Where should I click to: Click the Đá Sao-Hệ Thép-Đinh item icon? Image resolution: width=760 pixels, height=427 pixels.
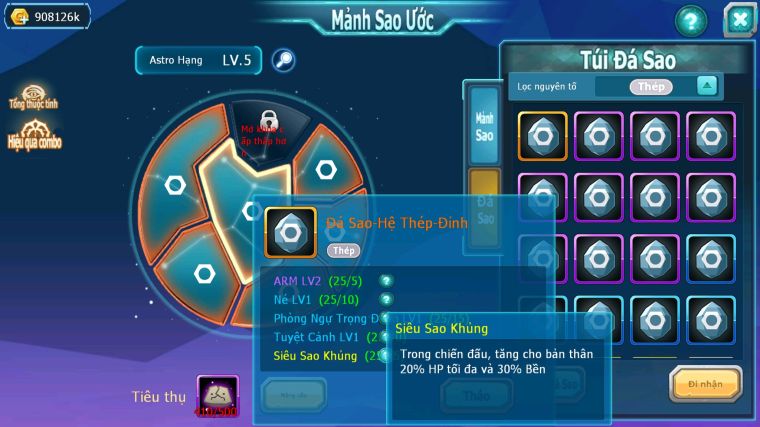[x=290, y=232]
